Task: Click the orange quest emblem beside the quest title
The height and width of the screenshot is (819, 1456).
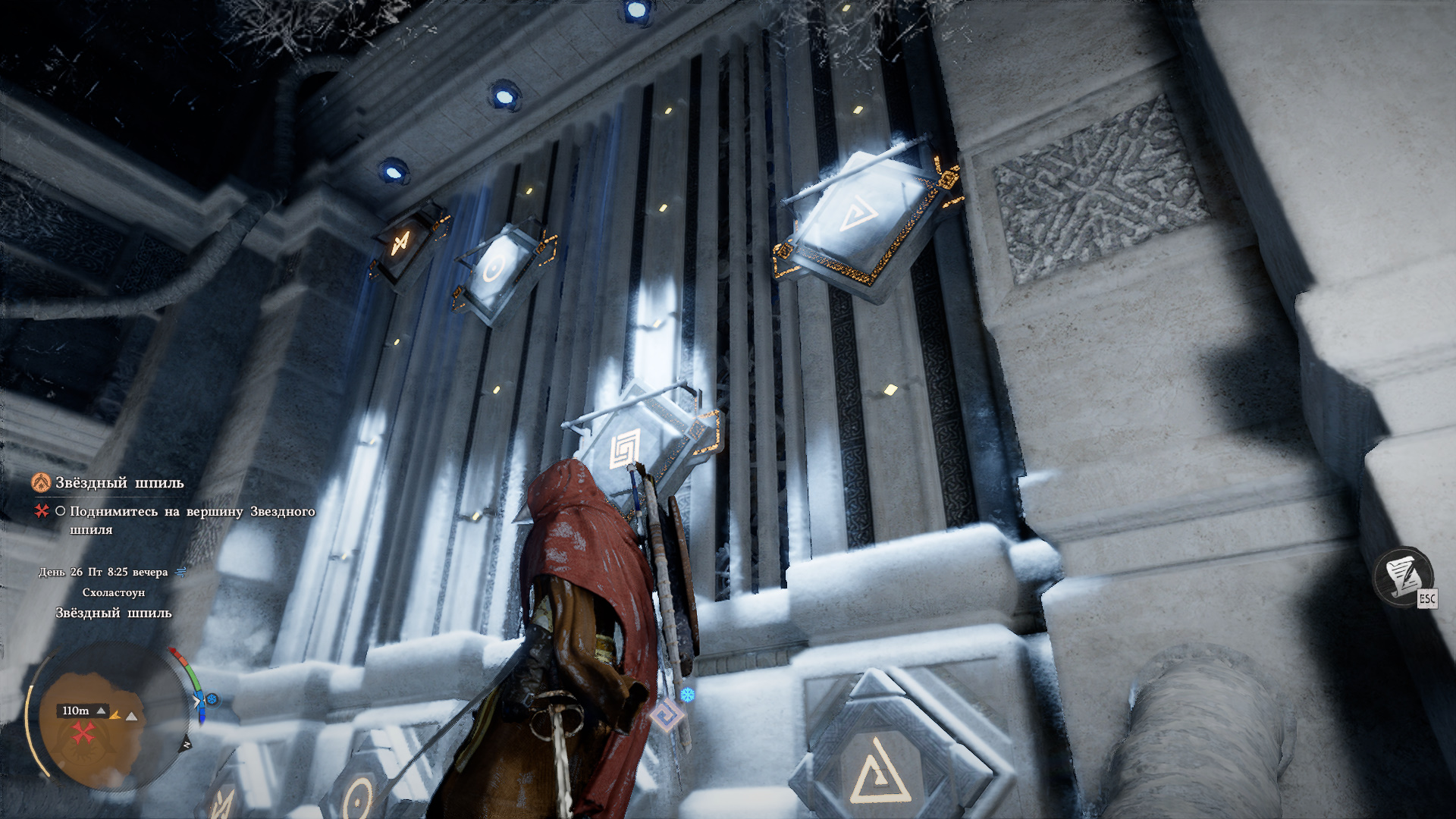Action: (x=41, y=482)
